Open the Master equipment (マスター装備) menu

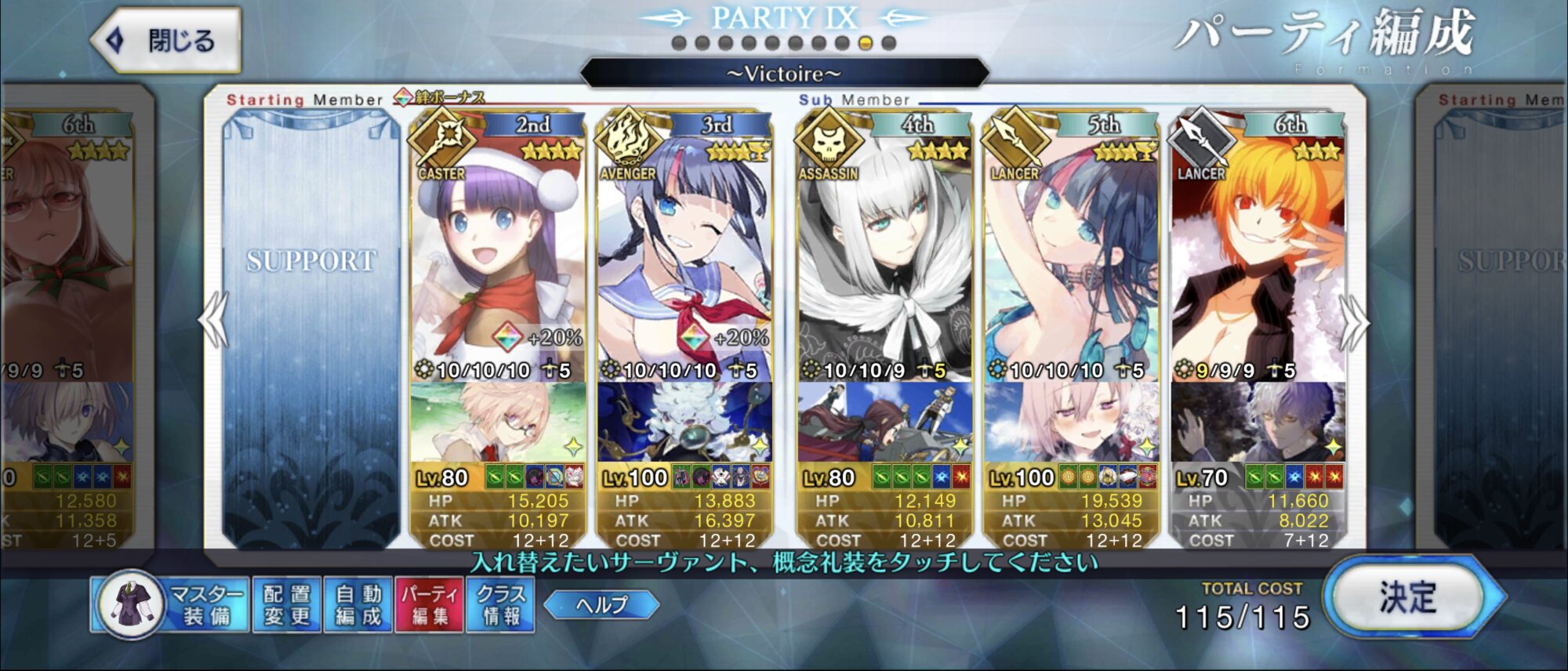pos(171,605)
